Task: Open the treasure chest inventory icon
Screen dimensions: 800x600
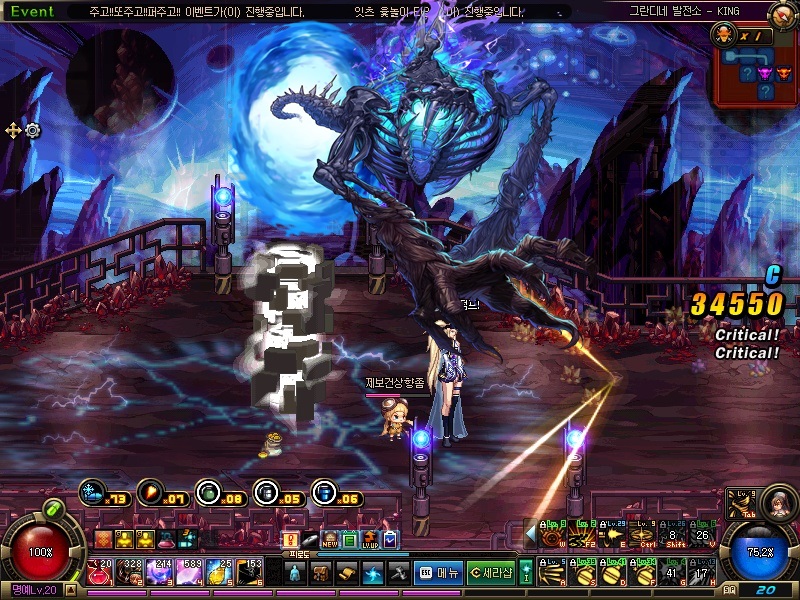Action: [x=321, y=572]
